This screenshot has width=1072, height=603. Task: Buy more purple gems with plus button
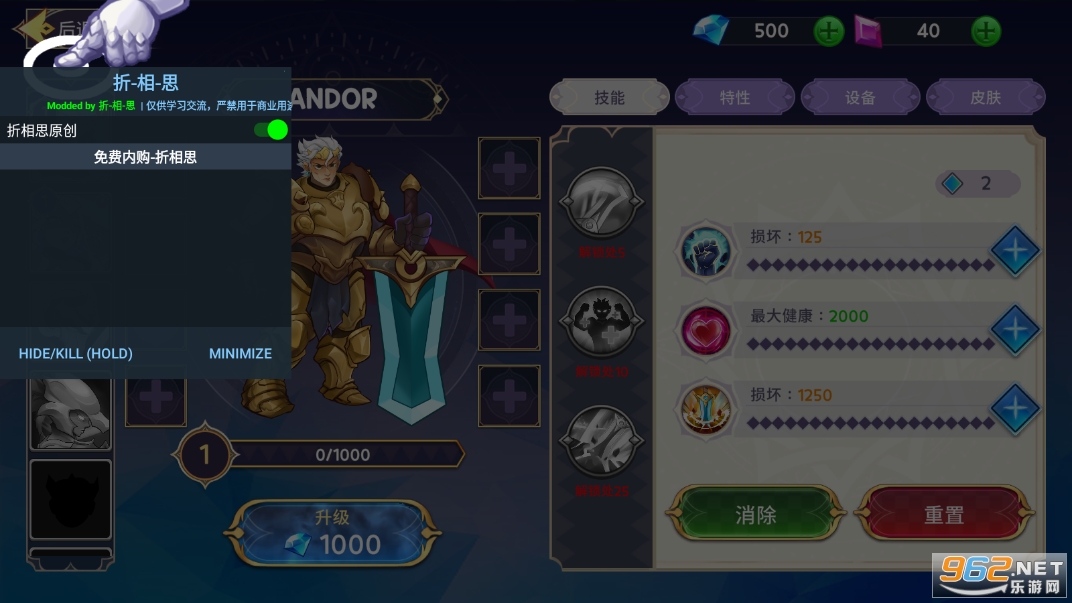tap(986, 31)
